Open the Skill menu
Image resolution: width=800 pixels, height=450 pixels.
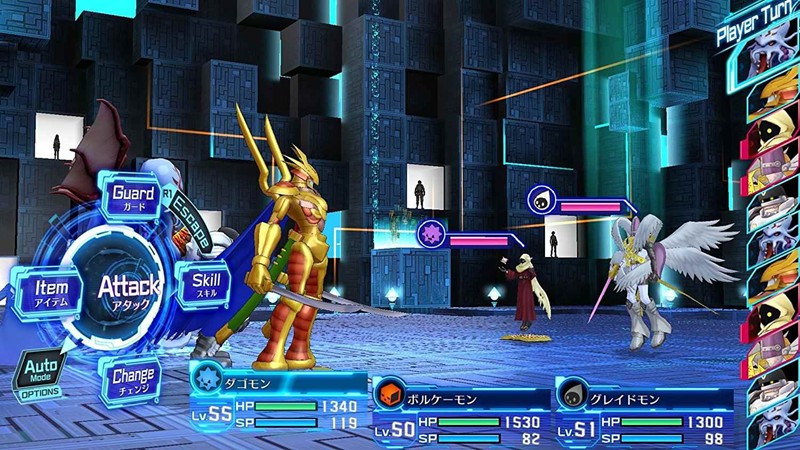tap(204, 284)
